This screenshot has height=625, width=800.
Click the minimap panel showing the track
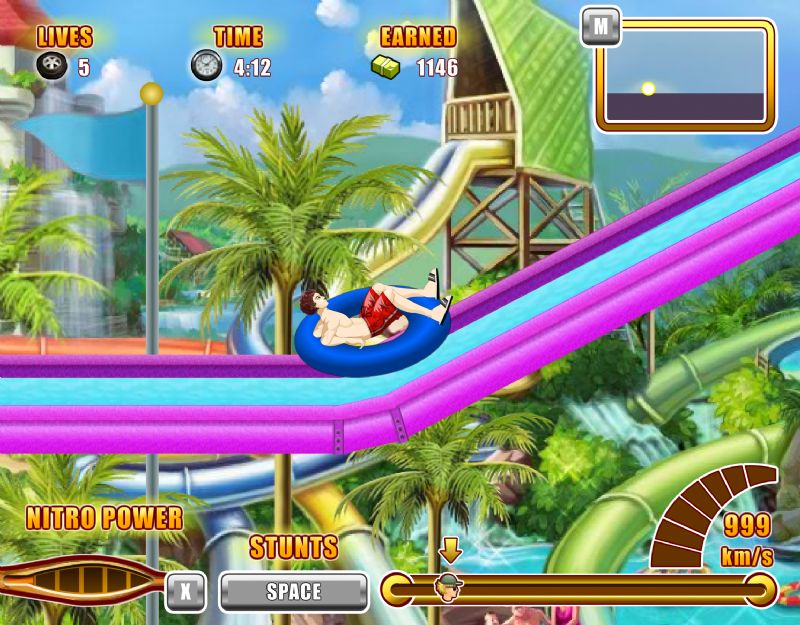point(686,78)
